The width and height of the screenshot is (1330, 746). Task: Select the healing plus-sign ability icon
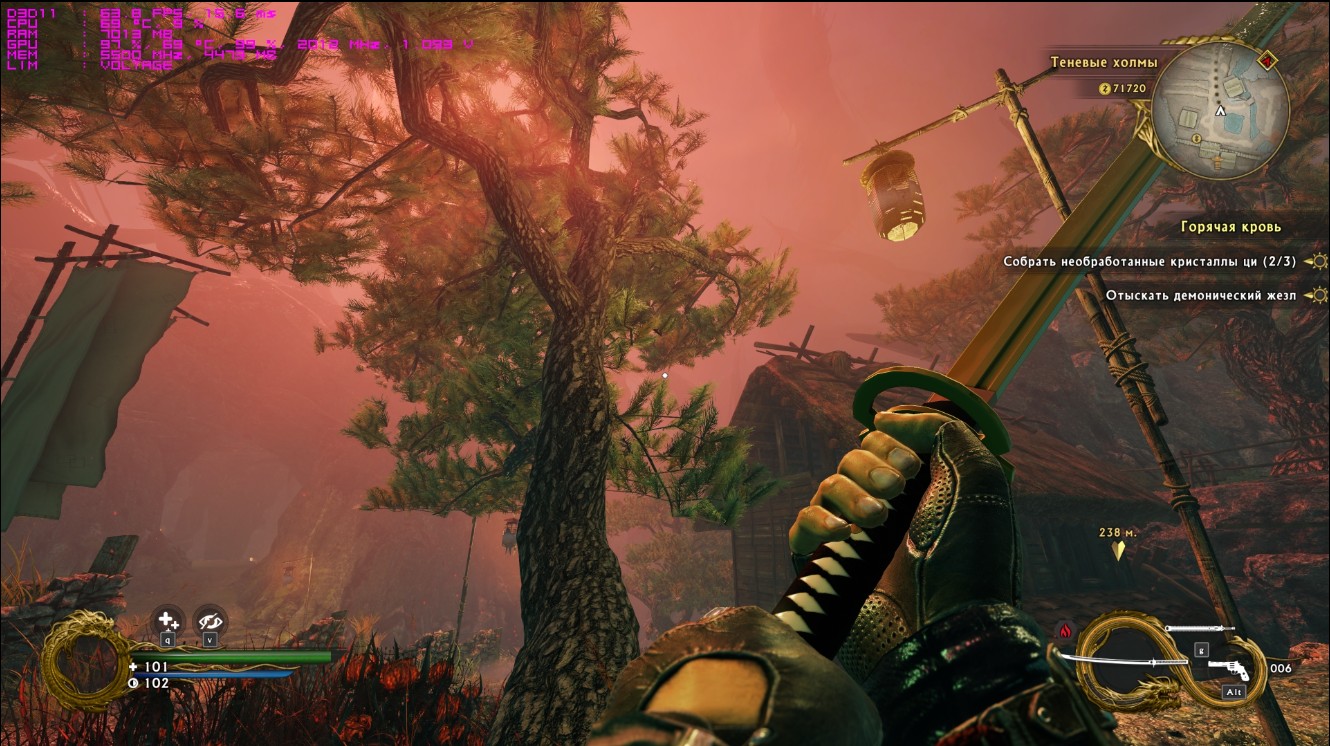pos(168,621)
